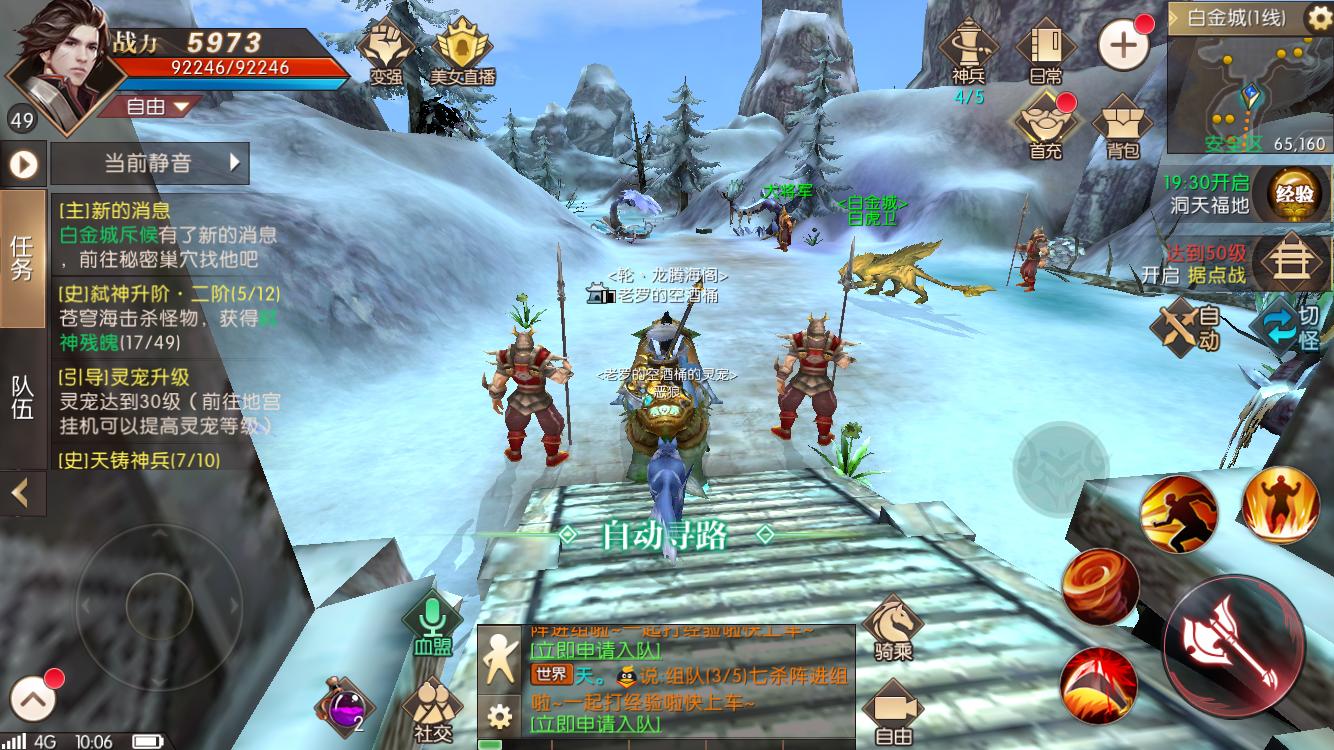The height and width of the screenshot is (750, 1334).
Task: Use the purple potion slot
Action: click(x=344, y=708)
